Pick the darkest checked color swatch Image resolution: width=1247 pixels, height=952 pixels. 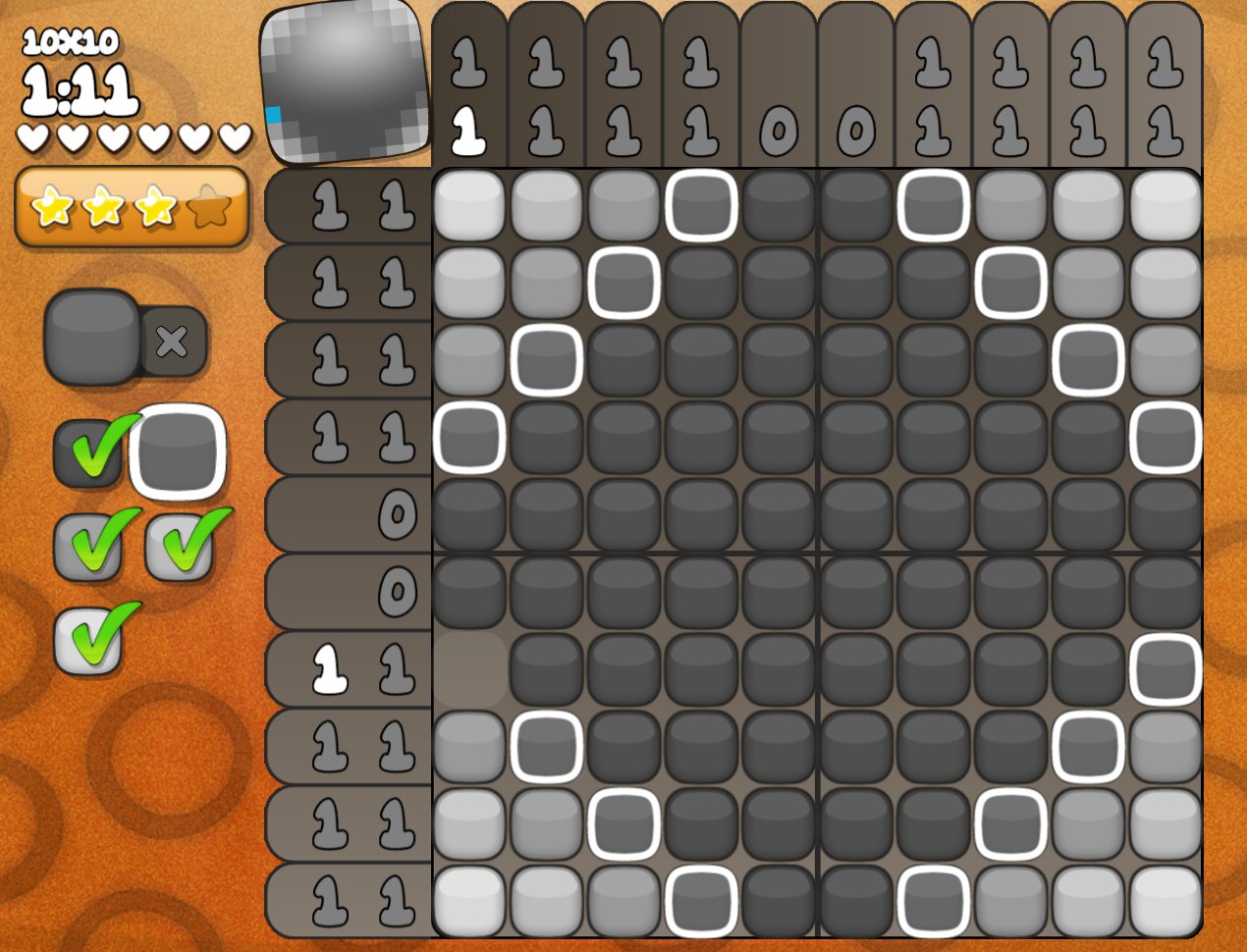tap(88, 452)
